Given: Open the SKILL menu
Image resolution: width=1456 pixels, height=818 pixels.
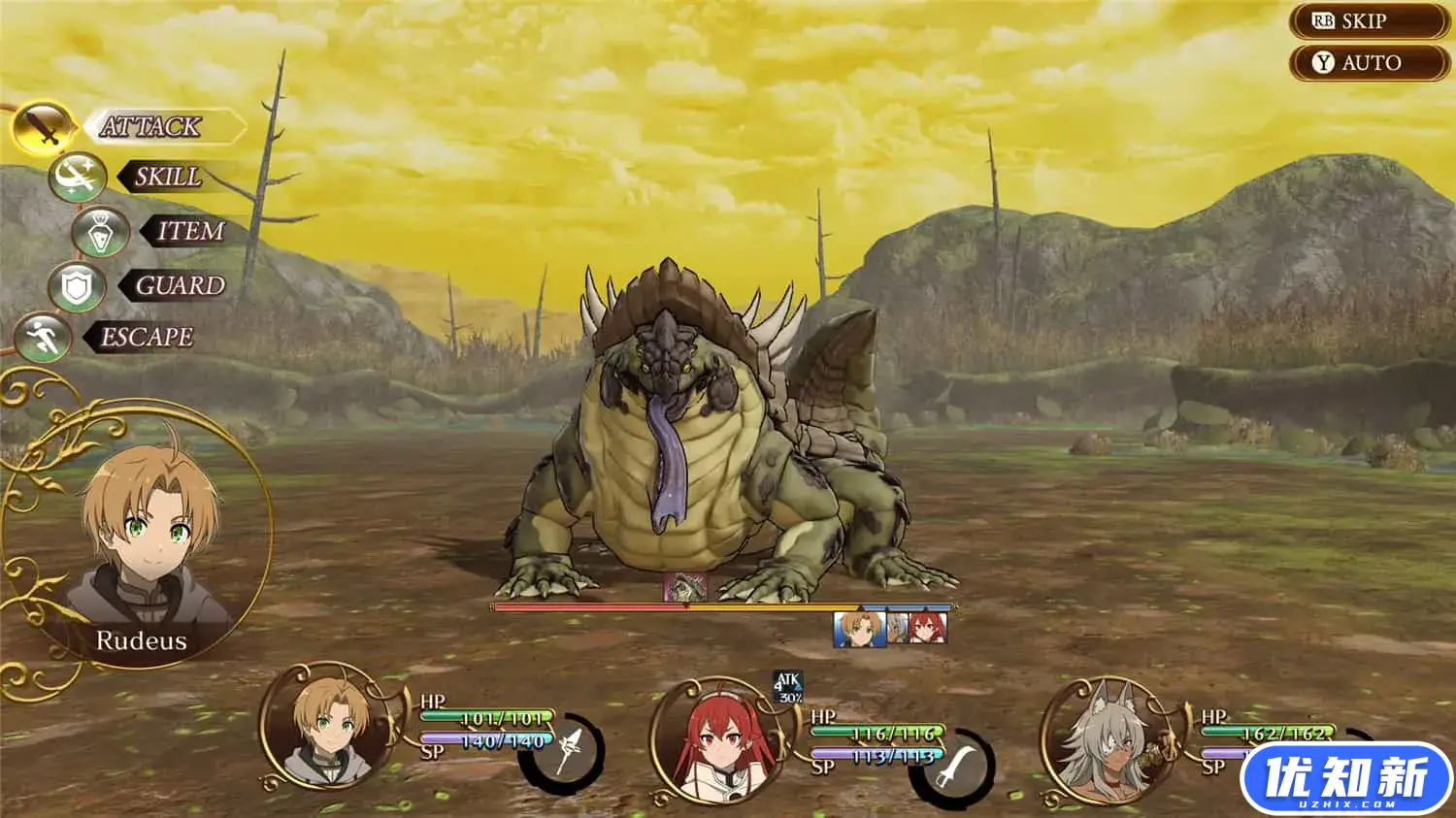Looking at the screenshot, I should tap(167, 178).
